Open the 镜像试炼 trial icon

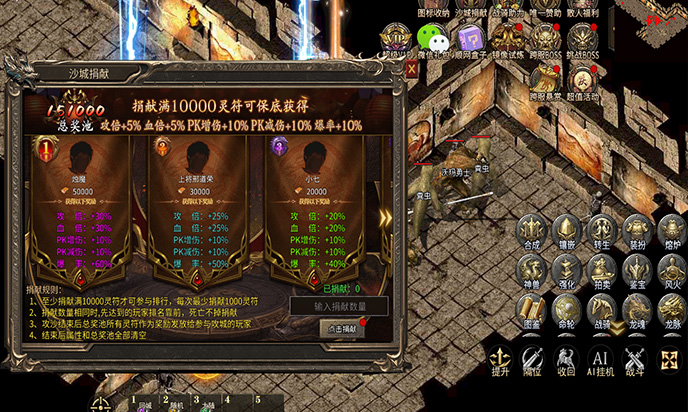(x=510, y=40)
